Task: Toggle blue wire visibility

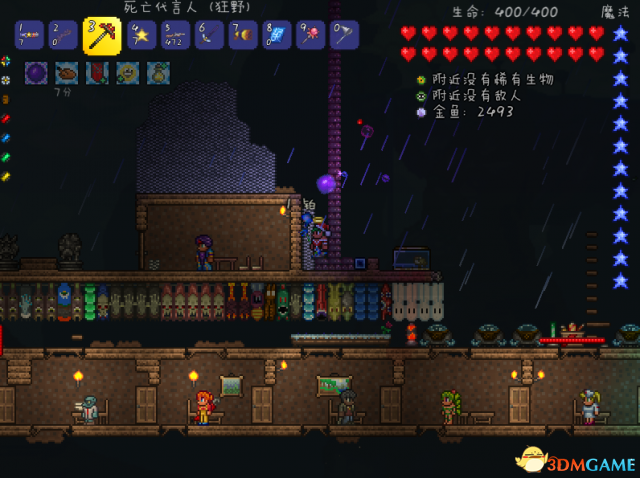Action: click(6, 137)
